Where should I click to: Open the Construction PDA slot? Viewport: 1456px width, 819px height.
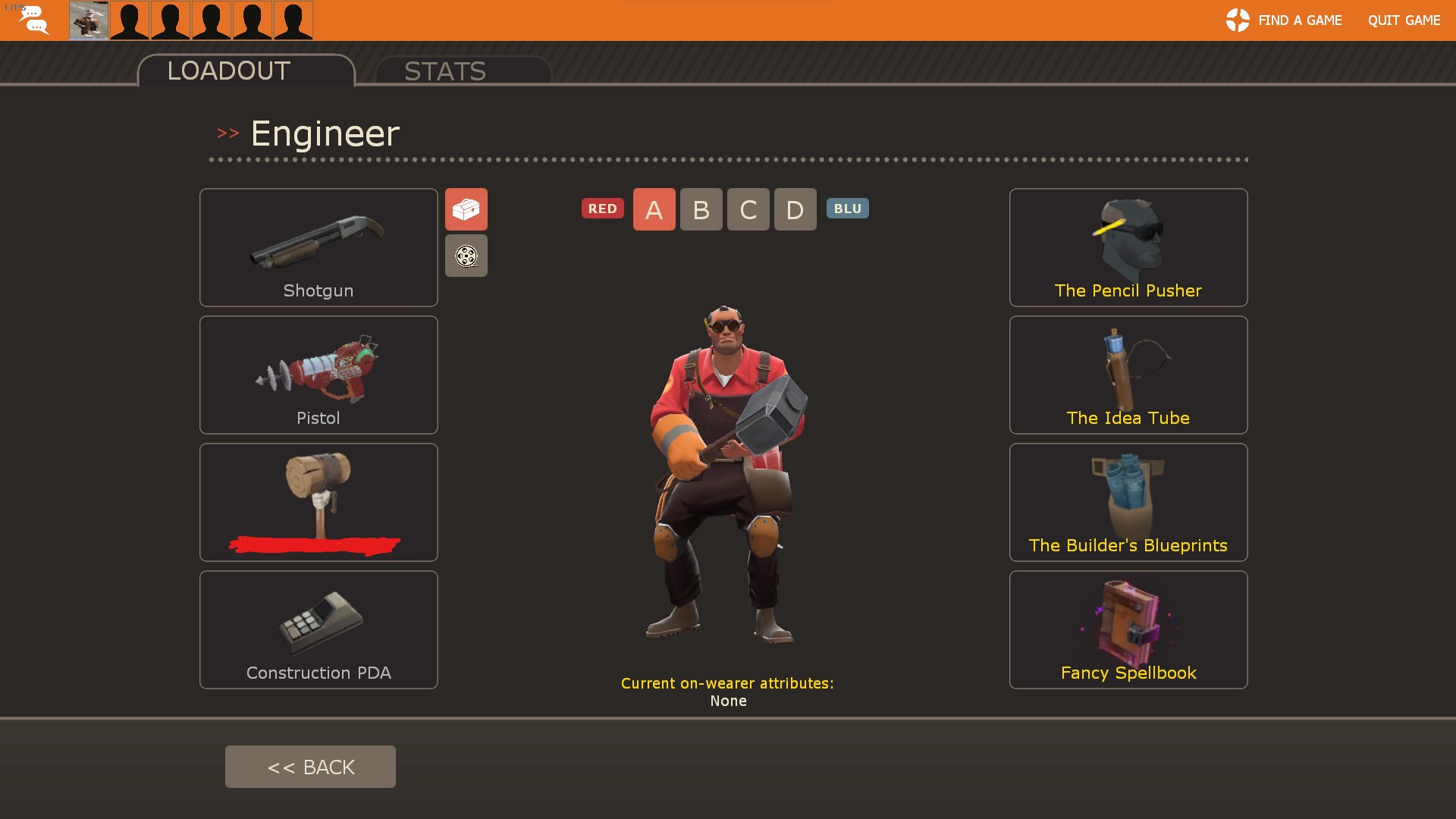(318, 629)
